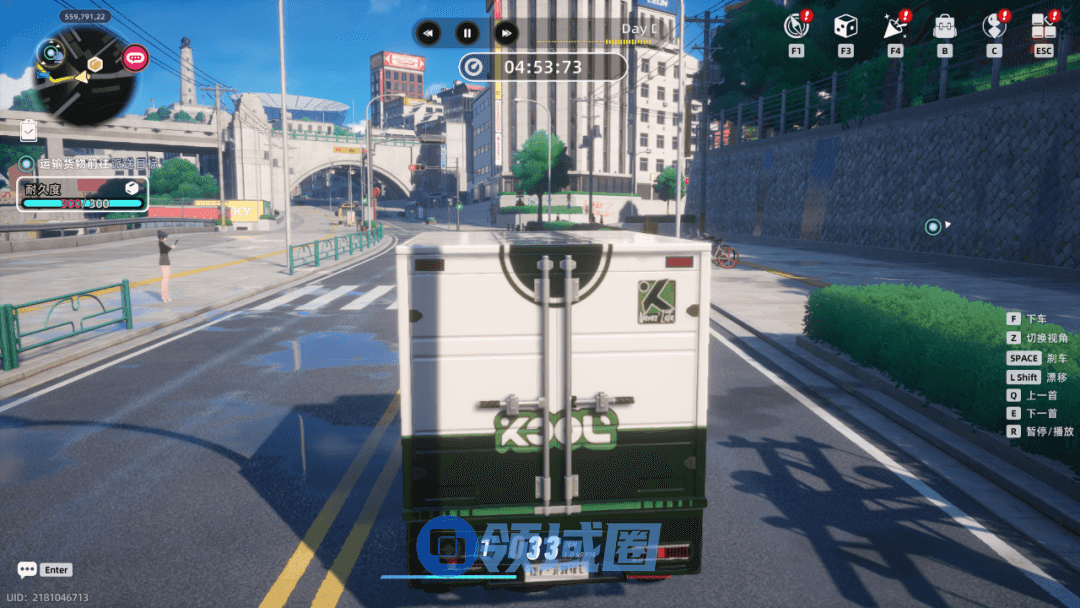
Task: Open the backpack inventory
Action: [x=944, y=25]
